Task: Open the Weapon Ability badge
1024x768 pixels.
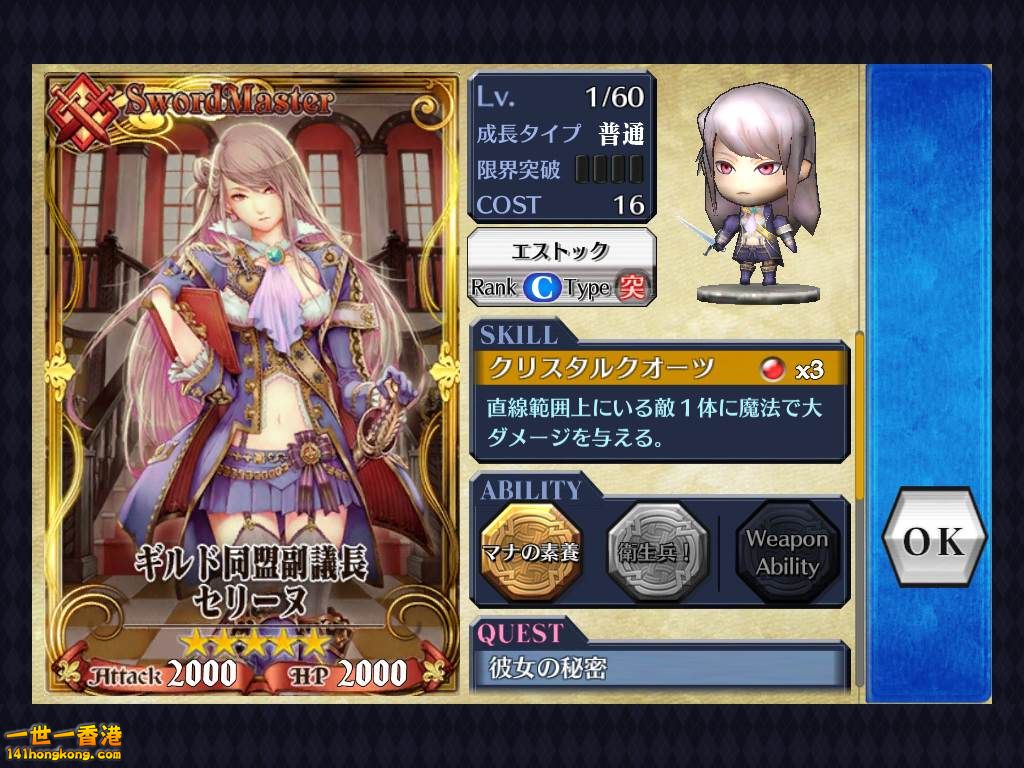Action: pos(787,551)
